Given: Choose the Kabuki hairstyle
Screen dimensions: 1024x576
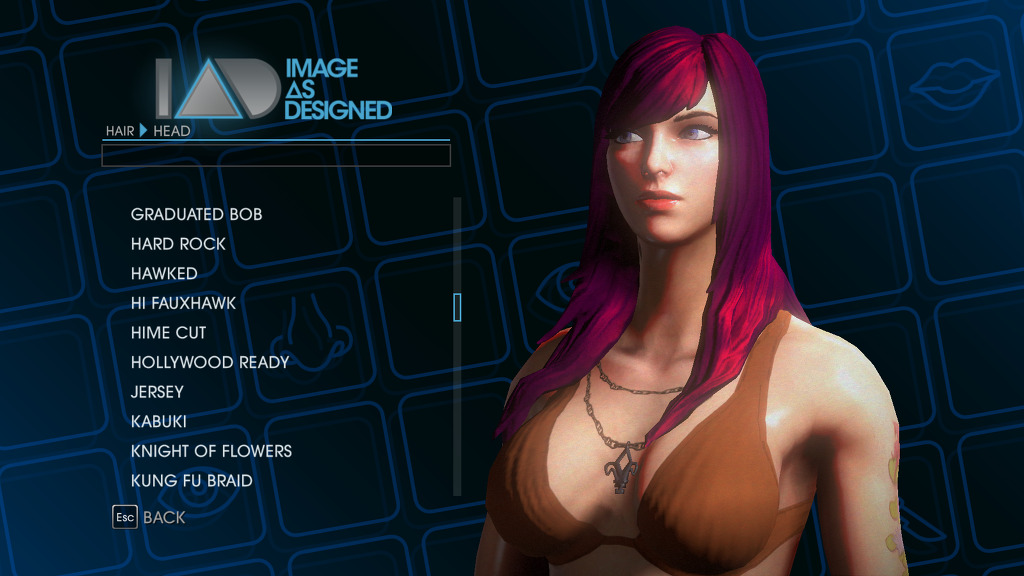Looking at the screenshot, I should pos(158,421).
